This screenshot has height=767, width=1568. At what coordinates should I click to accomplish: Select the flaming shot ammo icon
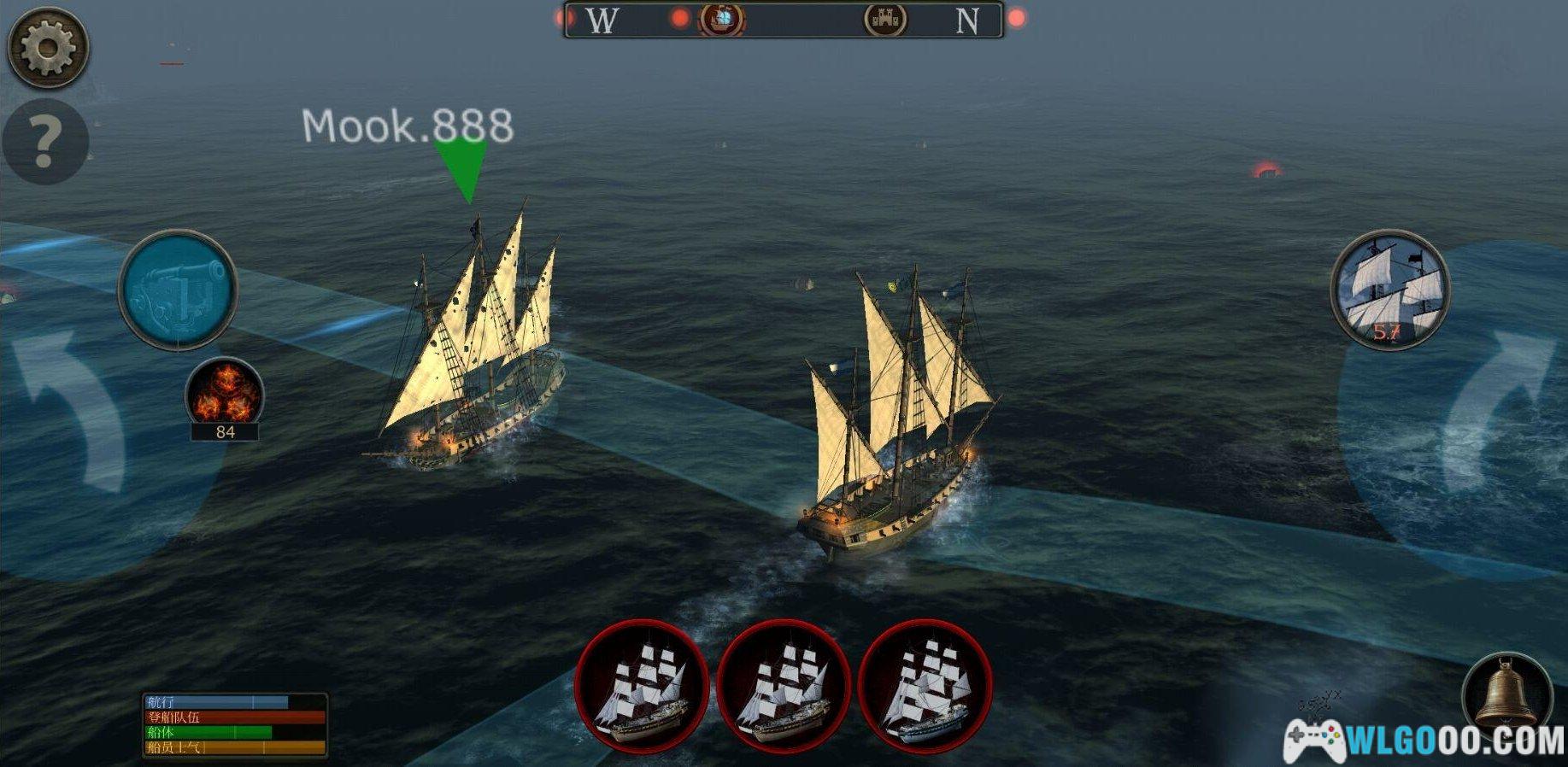(225, 395)
